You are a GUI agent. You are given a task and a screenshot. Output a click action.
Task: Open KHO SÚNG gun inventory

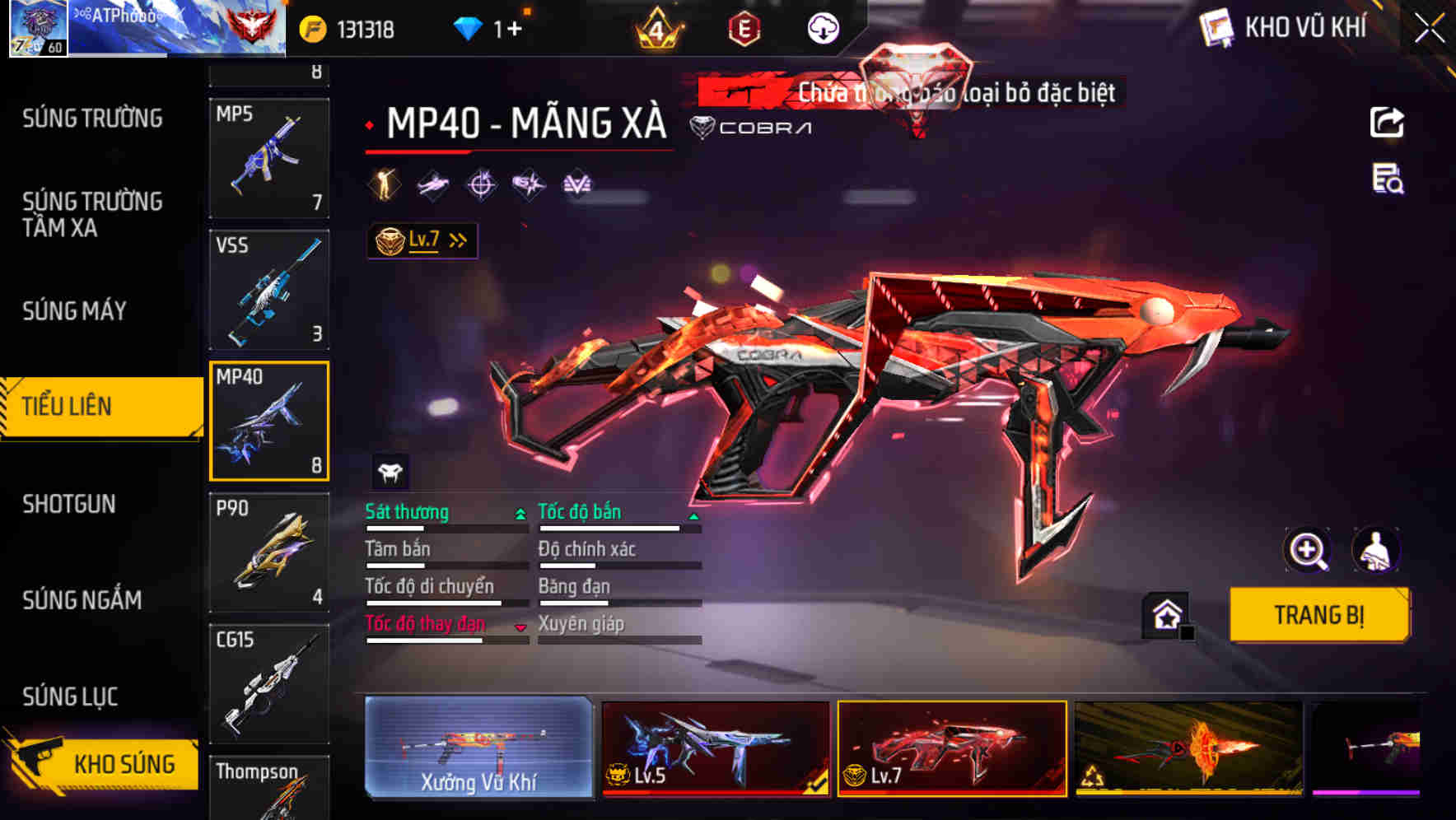[119, 764]
